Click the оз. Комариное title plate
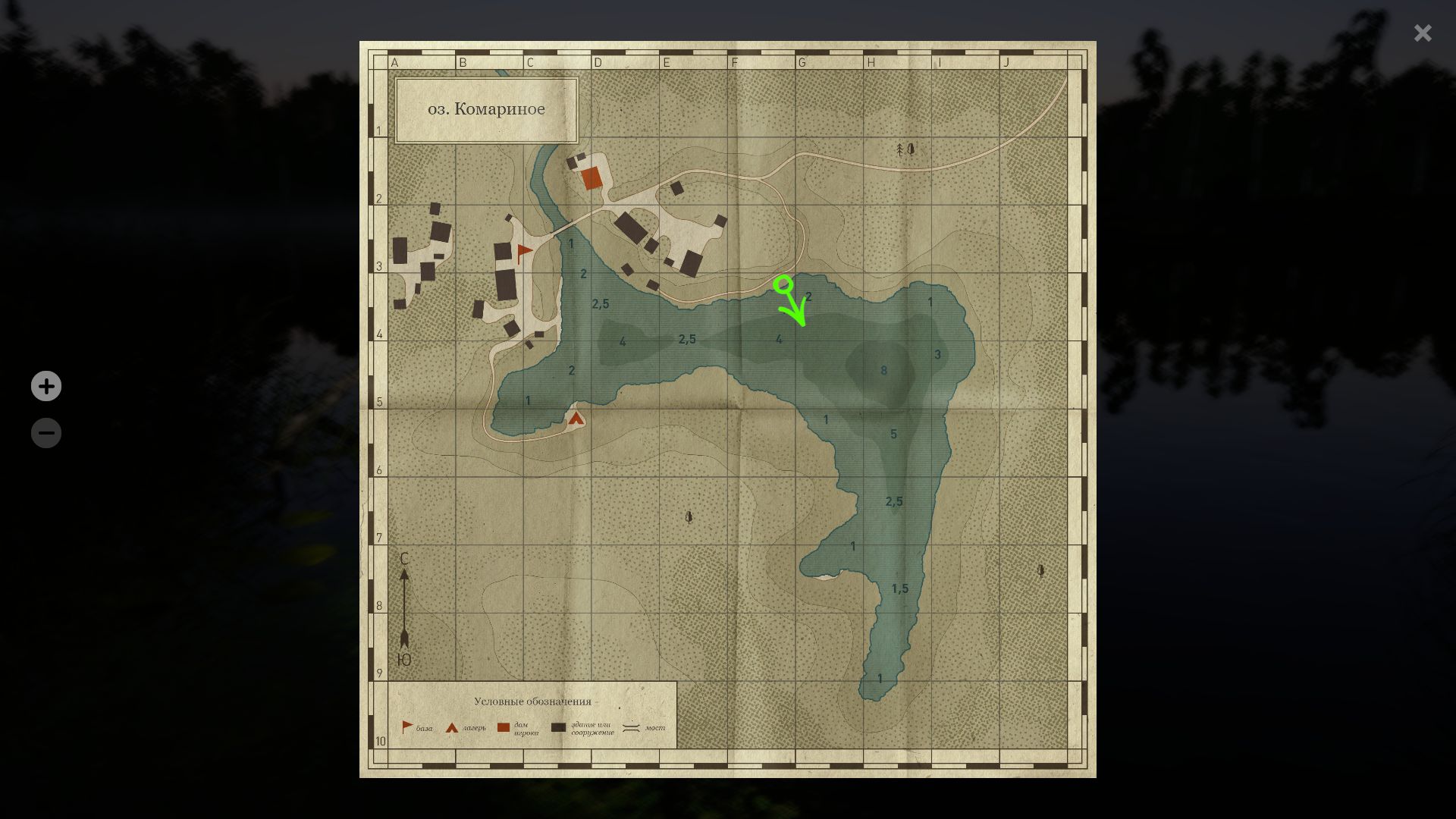The image size is (1456, 819). [x=486, y=109]
